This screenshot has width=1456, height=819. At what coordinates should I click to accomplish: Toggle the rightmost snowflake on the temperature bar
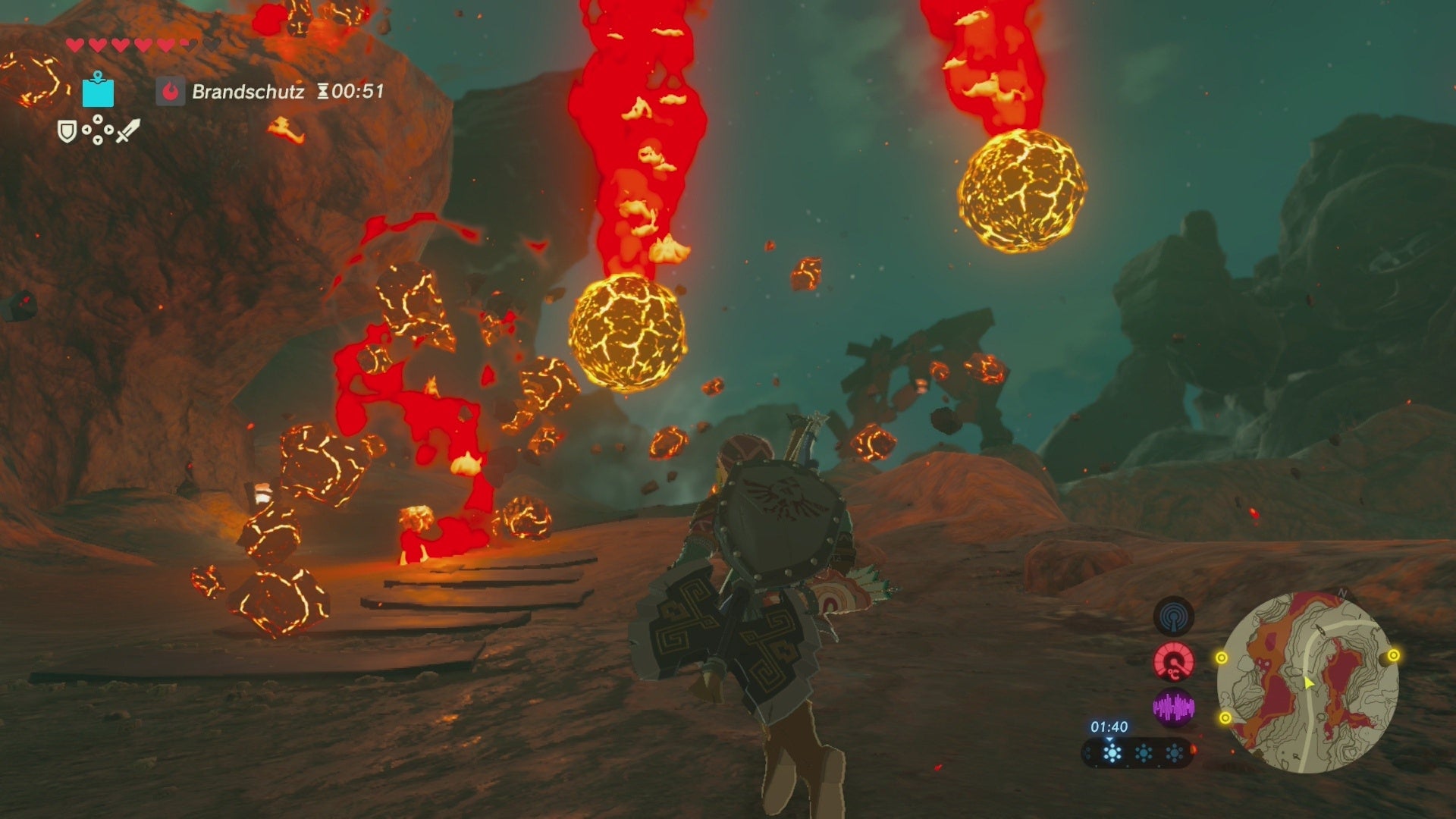1174,753
